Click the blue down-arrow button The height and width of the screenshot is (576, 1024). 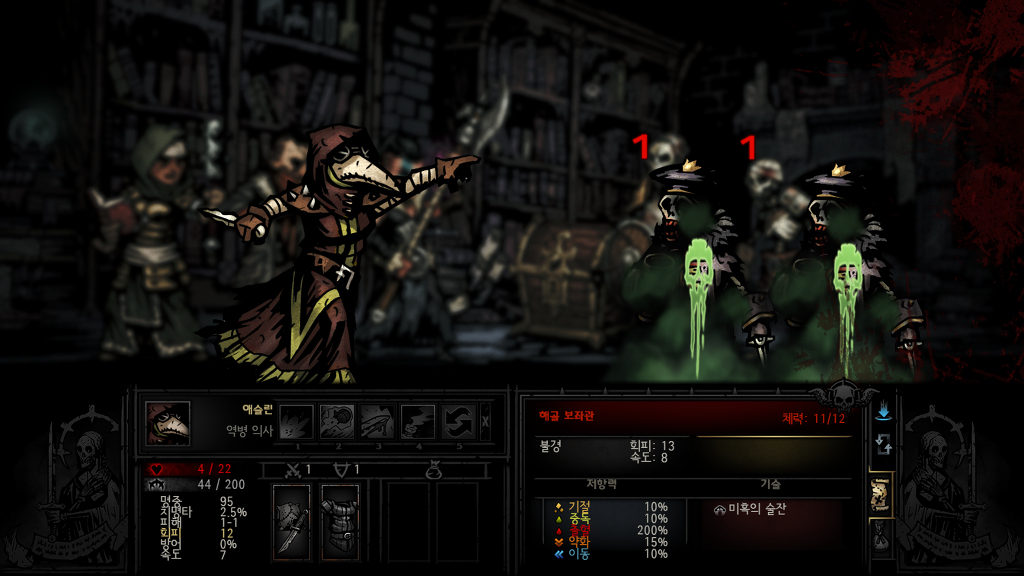click(882, 411)
